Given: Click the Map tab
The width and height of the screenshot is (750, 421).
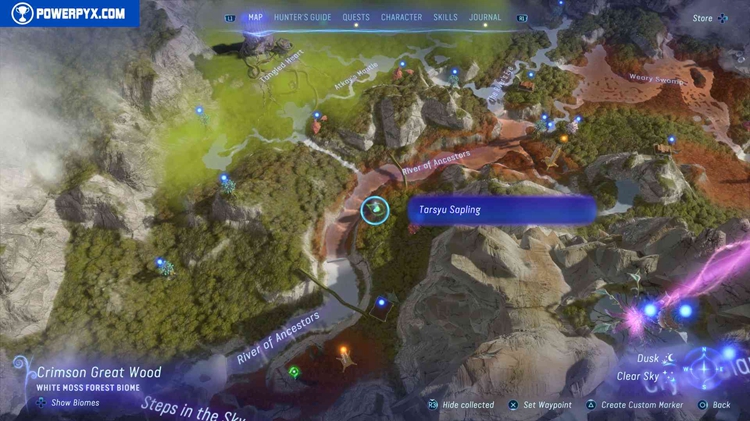Looking at the screenshot, I should [256, 17].
